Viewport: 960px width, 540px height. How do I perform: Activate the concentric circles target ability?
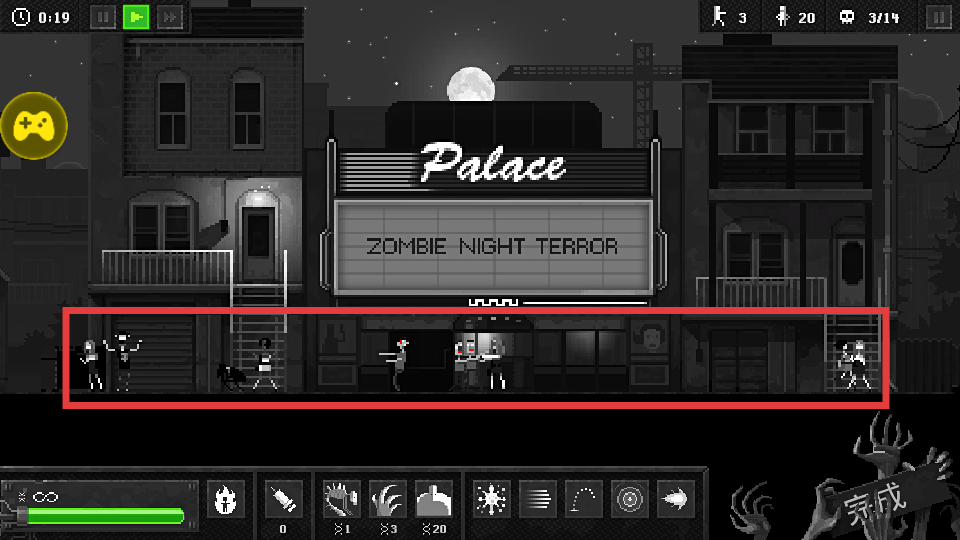pos(630,499)
